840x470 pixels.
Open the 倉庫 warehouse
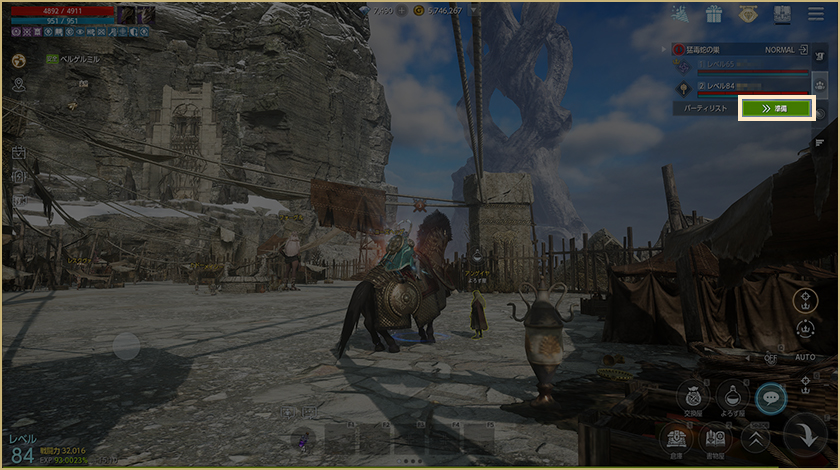[675, 436]
